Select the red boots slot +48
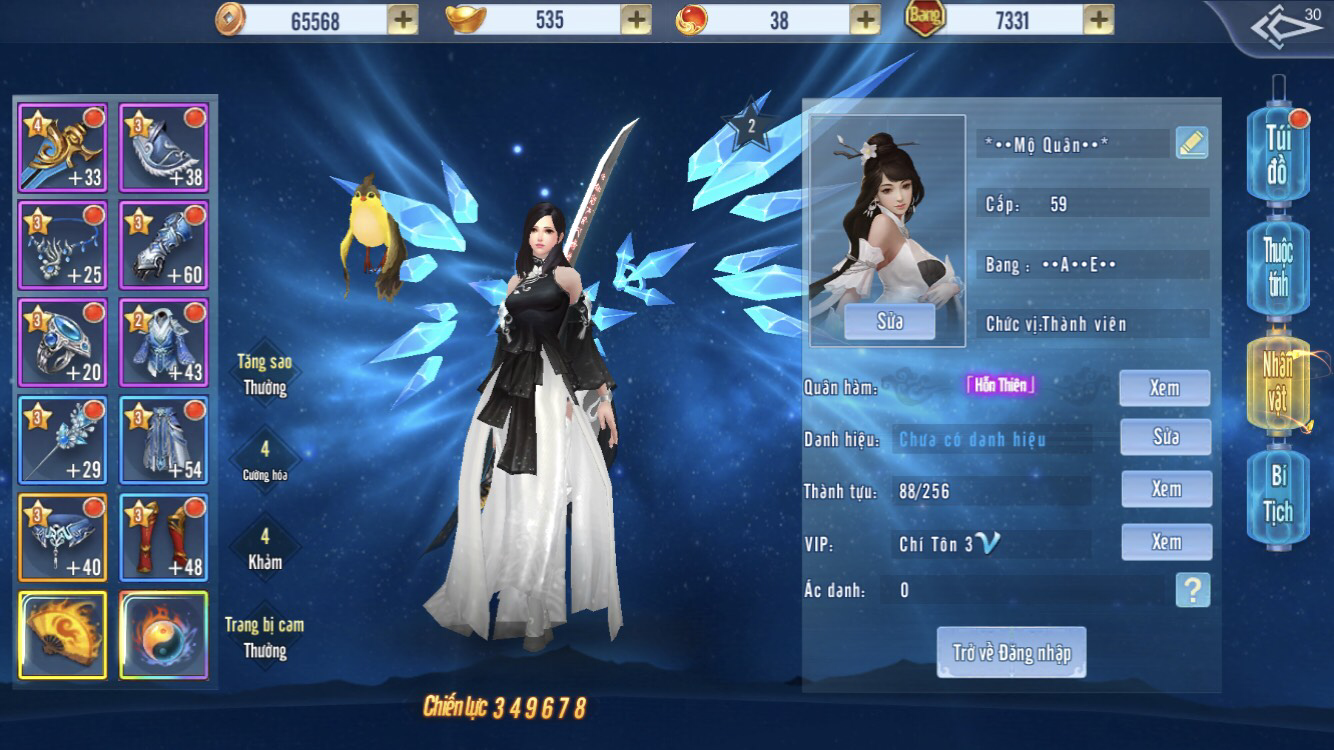 coord(164,538)
